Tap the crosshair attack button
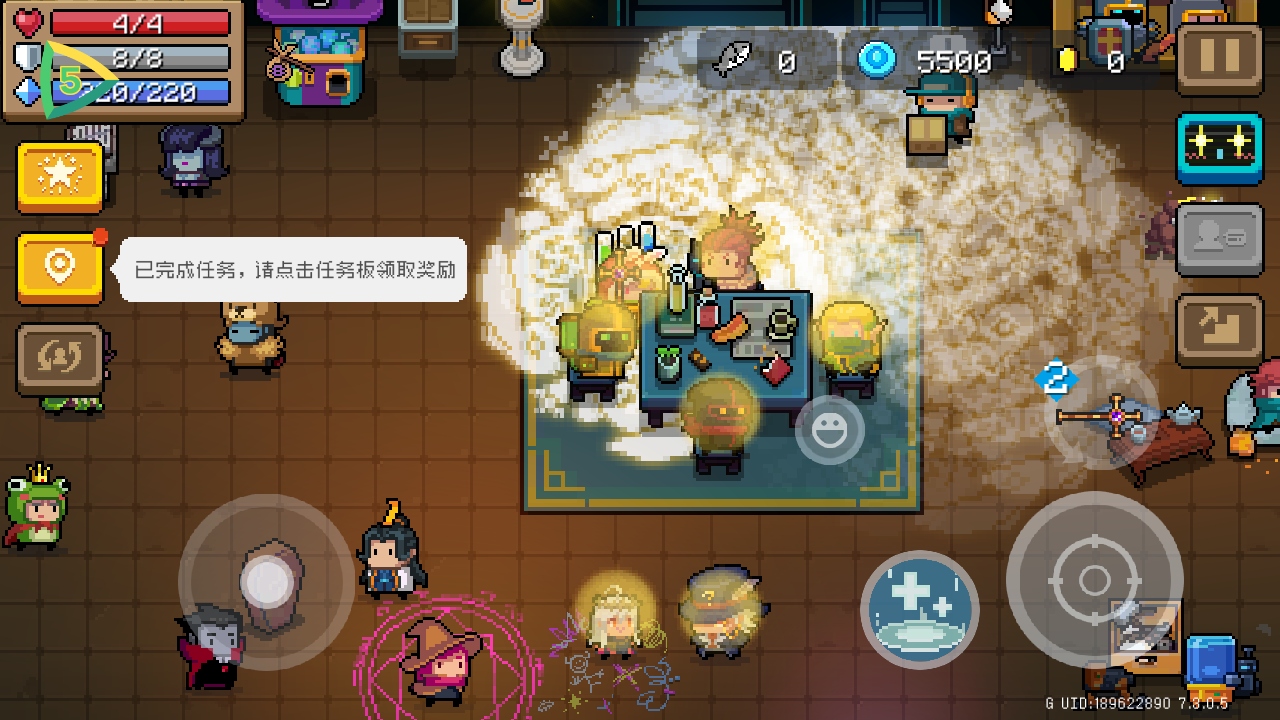This screenshot has height=720, width=1280. [x=1094, y=580]
